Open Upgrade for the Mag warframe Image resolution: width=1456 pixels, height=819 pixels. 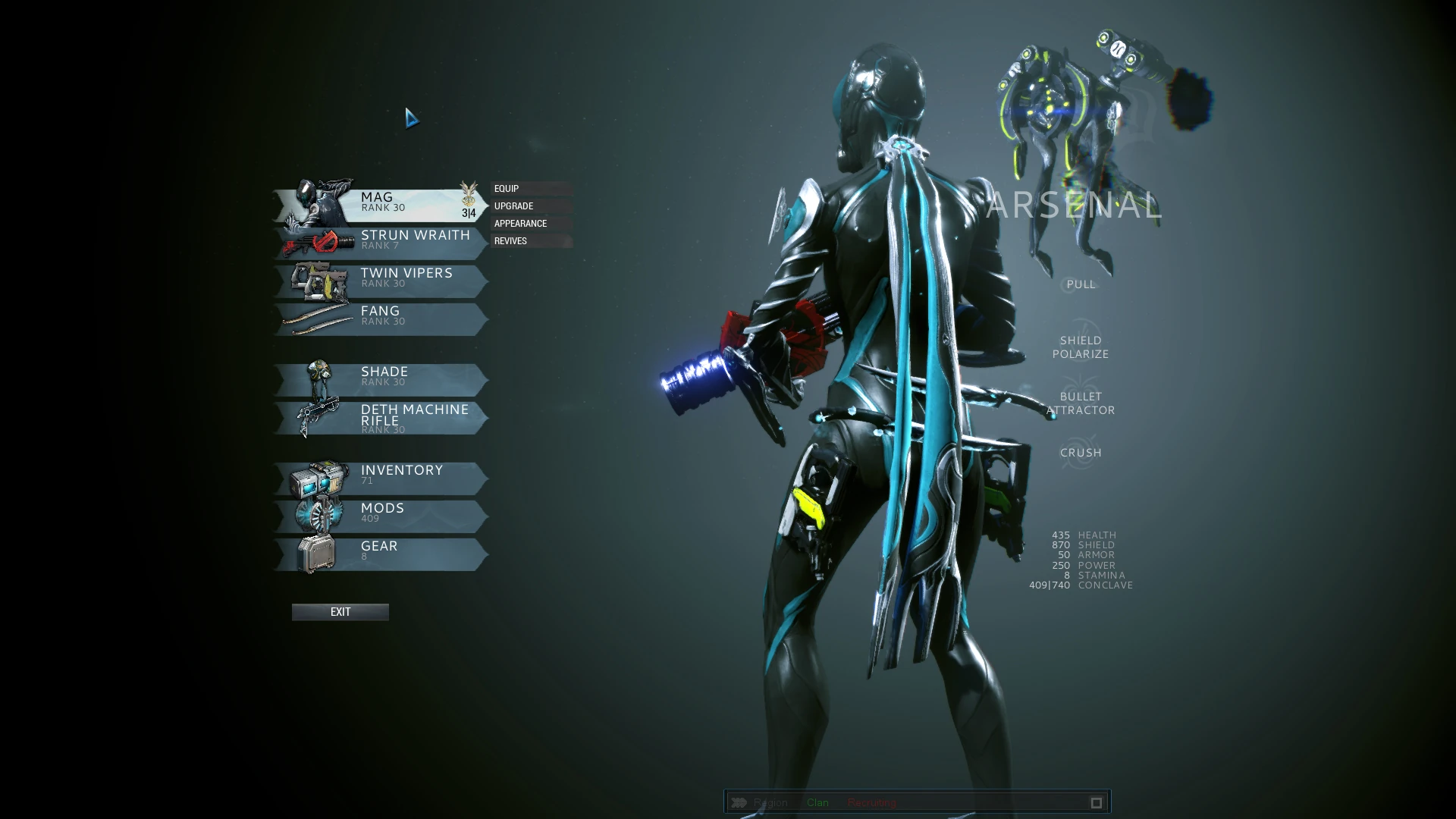(513, 206)
